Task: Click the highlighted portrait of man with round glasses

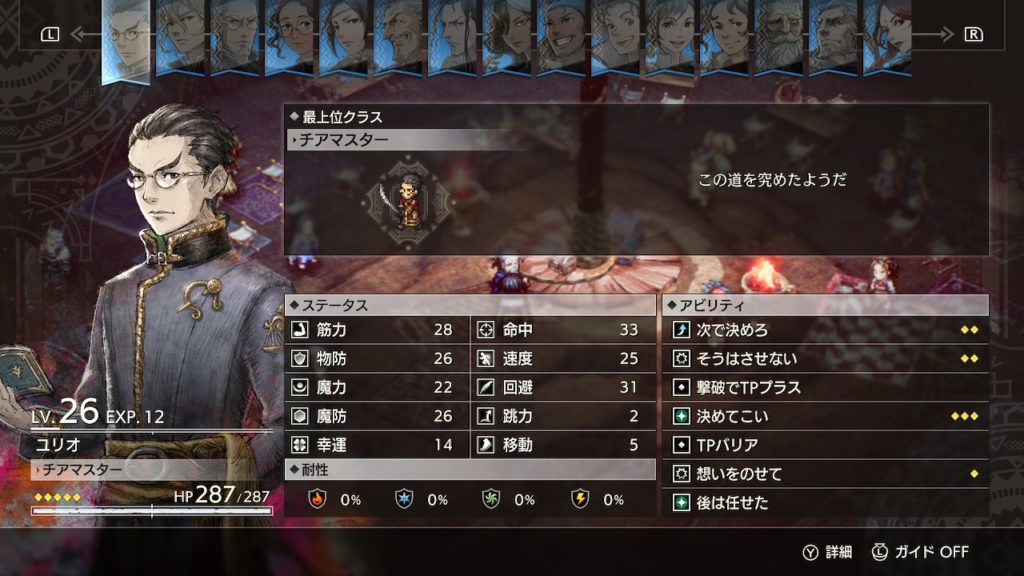Action: pyautogui.click(x=127, y=38)
